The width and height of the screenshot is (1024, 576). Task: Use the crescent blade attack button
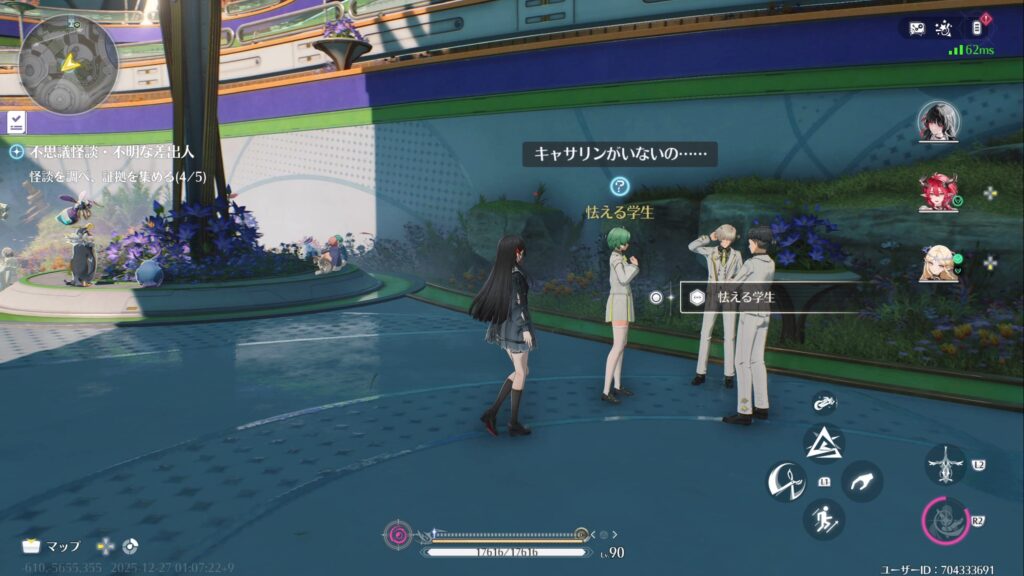pyautogui.click(x=787, y=482)
